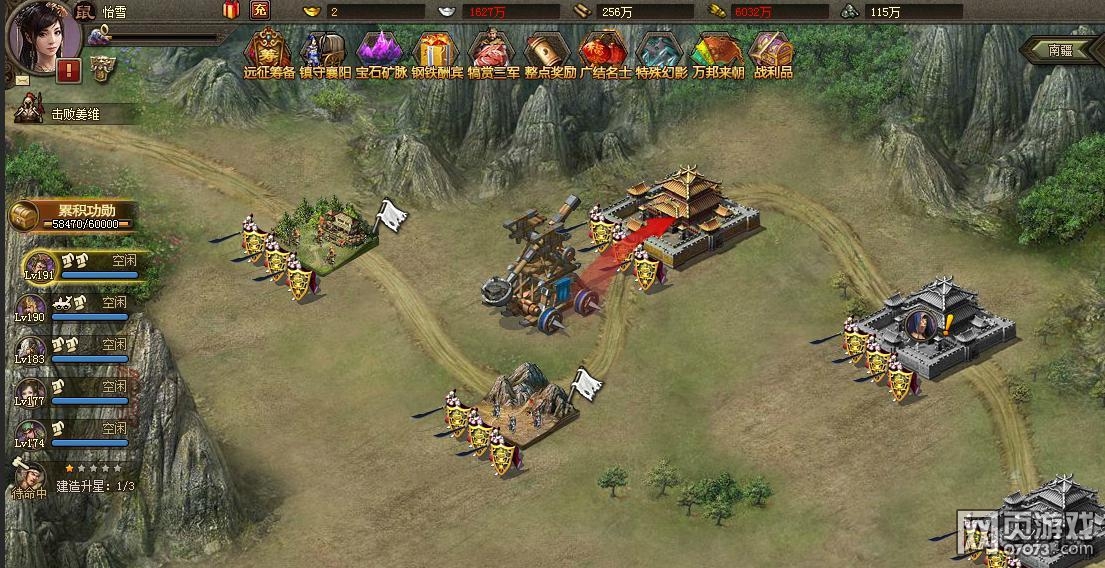Open the 战利品 loot chest
1105x568 pixels.
tap(772, 50)
